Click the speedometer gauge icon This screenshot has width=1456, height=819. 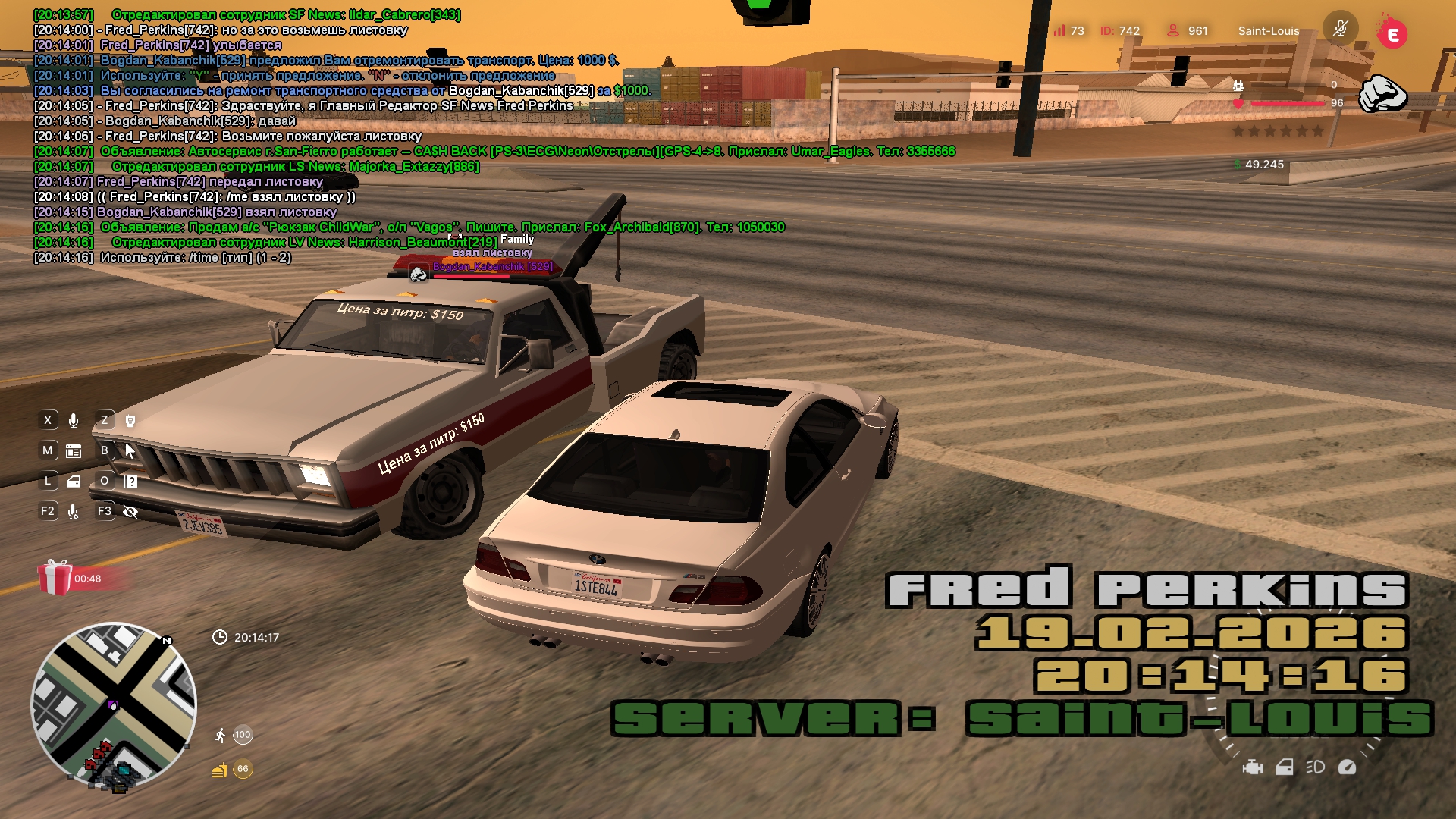click(1347, 767)
